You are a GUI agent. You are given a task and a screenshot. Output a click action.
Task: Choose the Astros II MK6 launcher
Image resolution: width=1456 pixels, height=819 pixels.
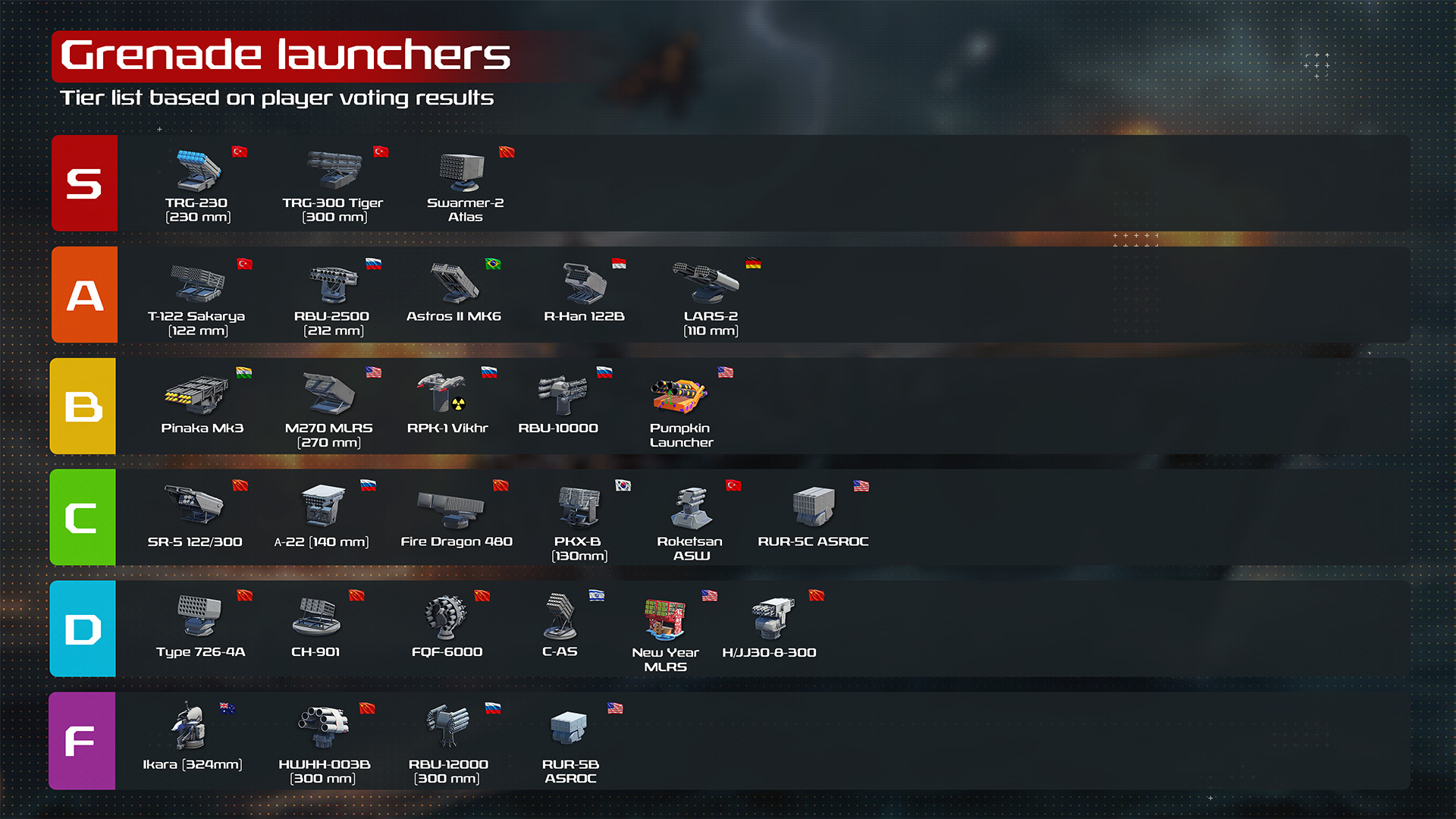point(454,283)
